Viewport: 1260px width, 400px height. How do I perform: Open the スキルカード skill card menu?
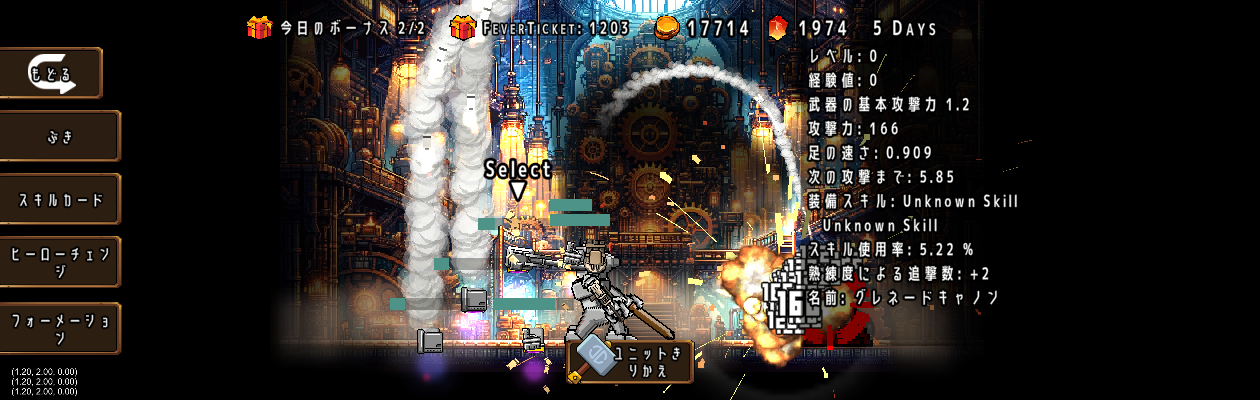coord(60,199)
